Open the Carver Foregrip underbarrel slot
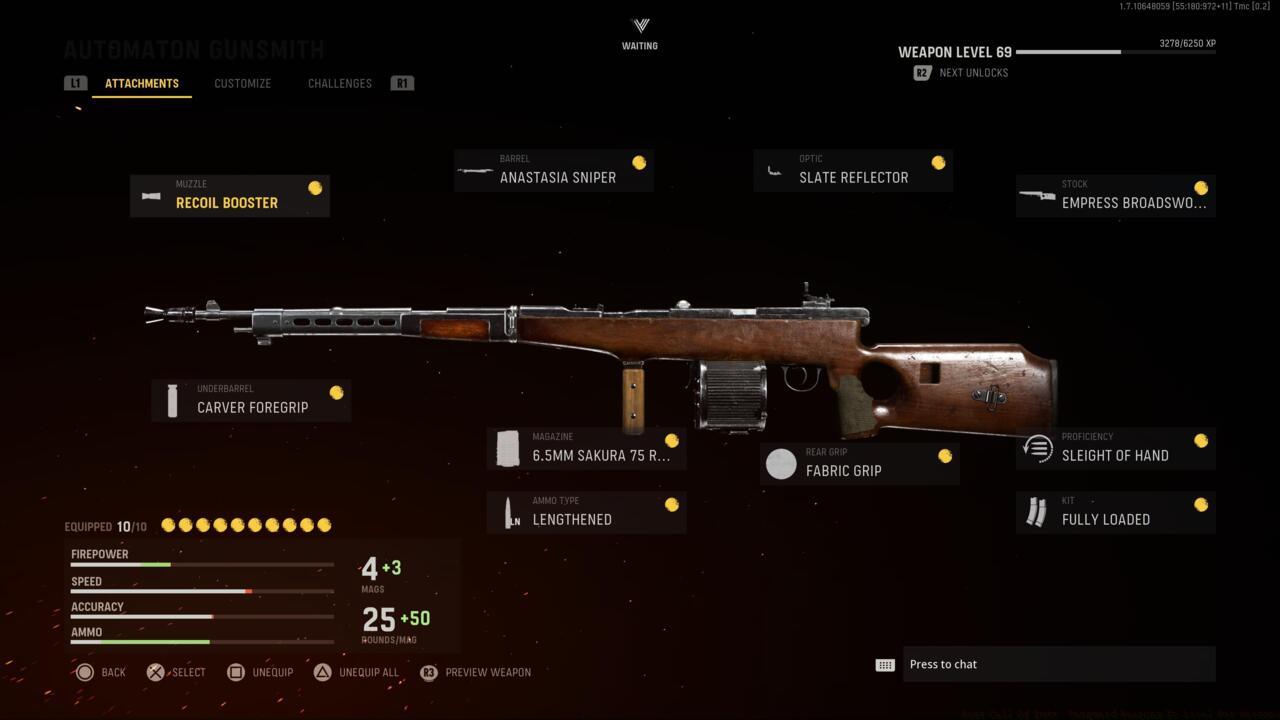Viewport: 1280px width, 720px height. pos(251,400)
